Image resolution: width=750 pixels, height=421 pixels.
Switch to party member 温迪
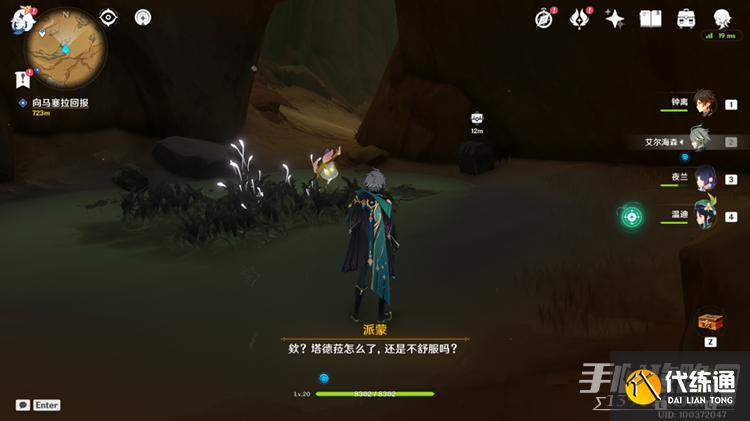(704, 216)
